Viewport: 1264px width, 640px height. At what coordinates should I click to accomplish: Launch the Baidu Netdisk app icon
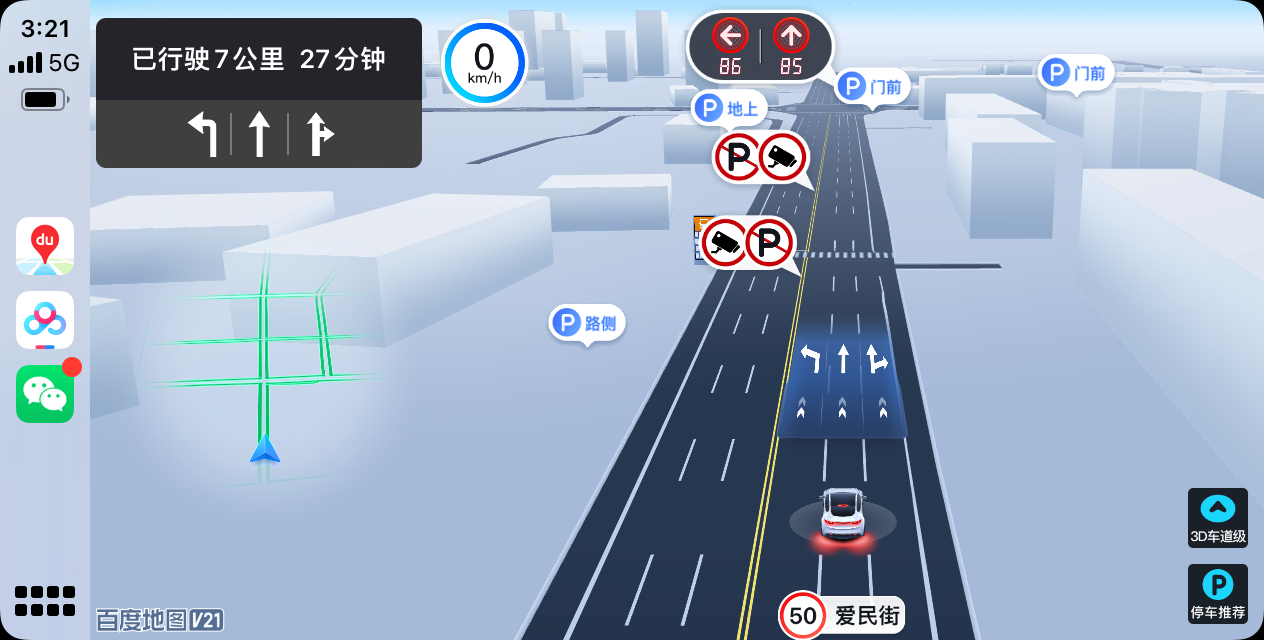coord(45,320)
